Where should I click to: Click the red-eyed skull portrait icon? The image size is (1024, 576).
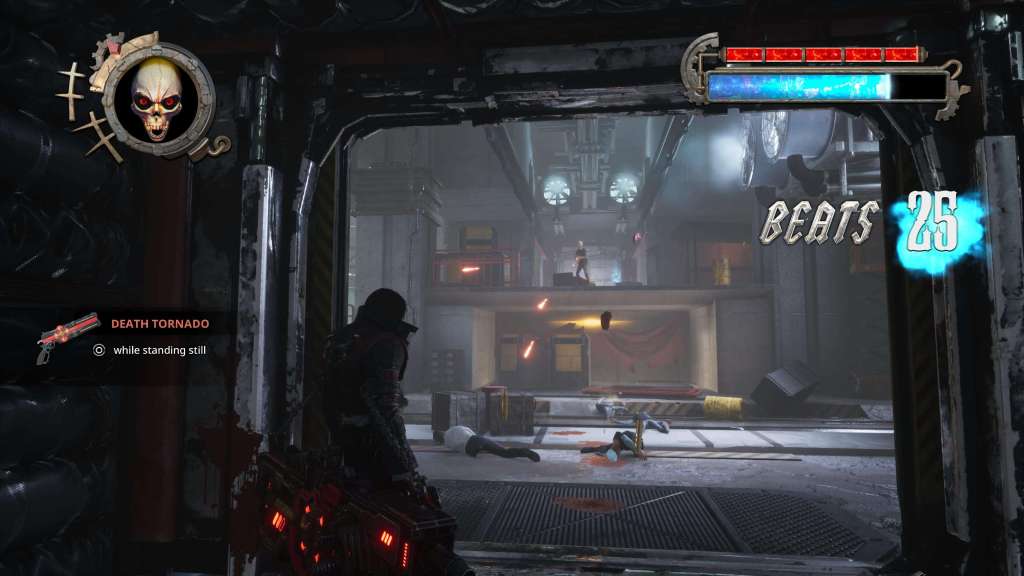coord(157,100)
